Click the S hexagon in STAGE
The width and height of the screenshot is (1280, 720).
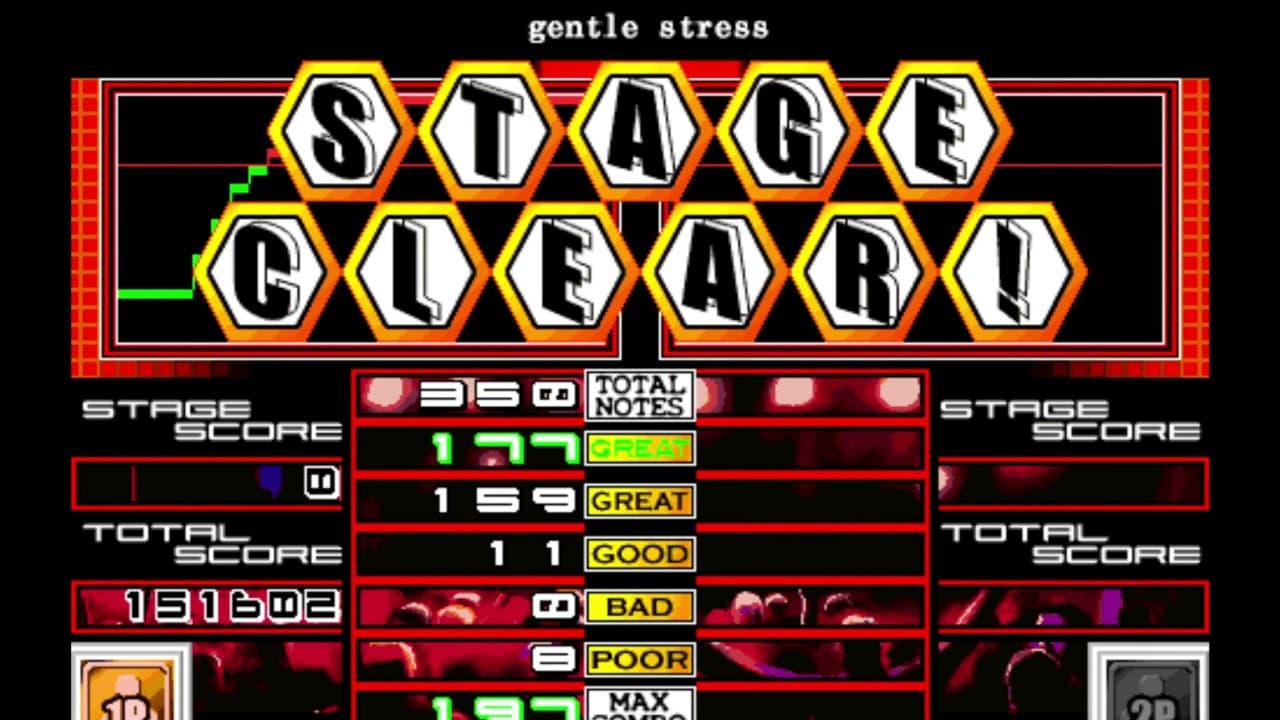coord(342,130)
